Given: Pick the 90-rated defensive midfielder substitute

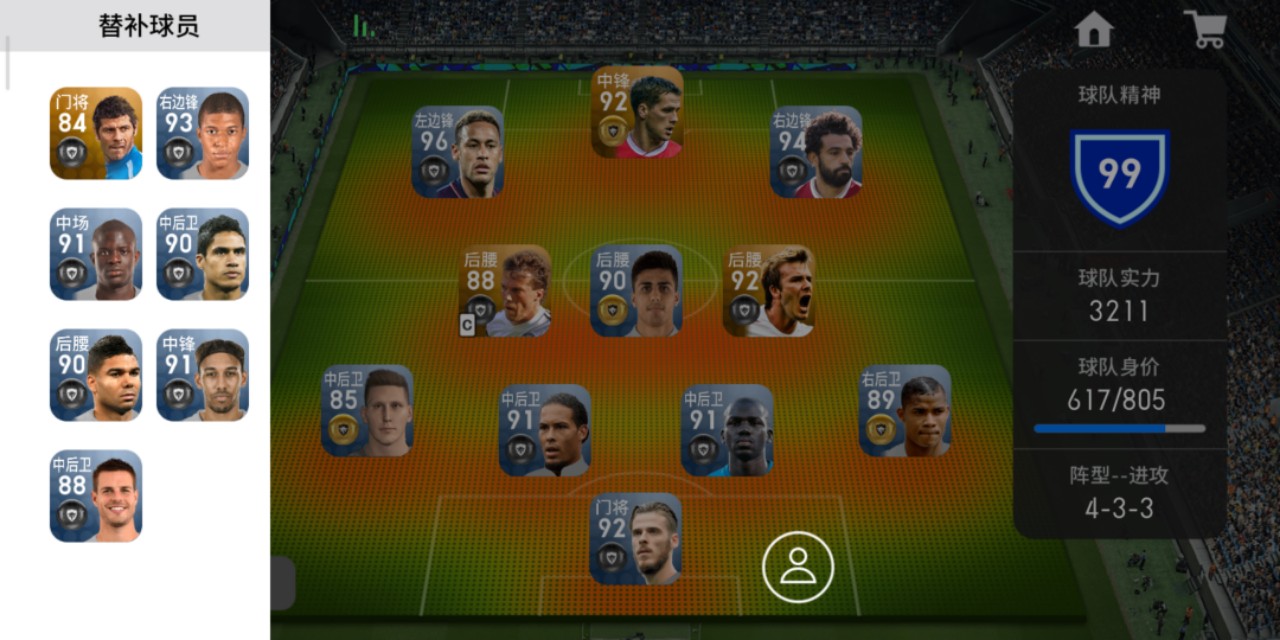Looking at the screenshot, I should [x=96, y=375].
